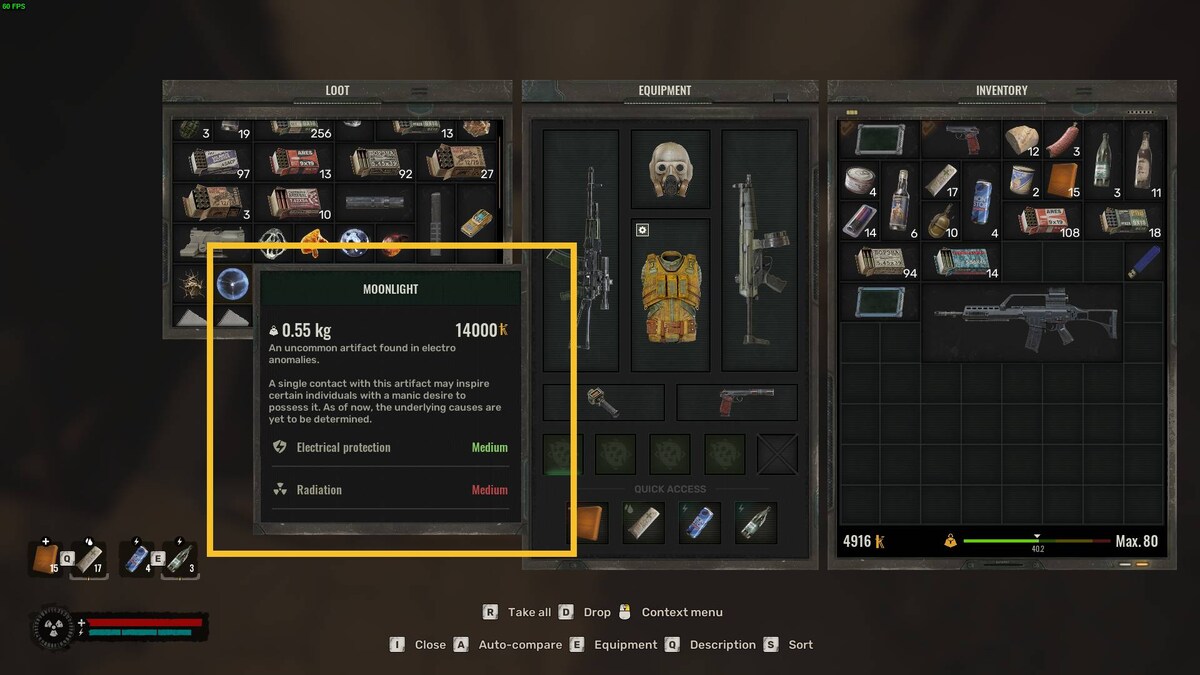Click the gear icon on the armor slot

click(643, 230)
